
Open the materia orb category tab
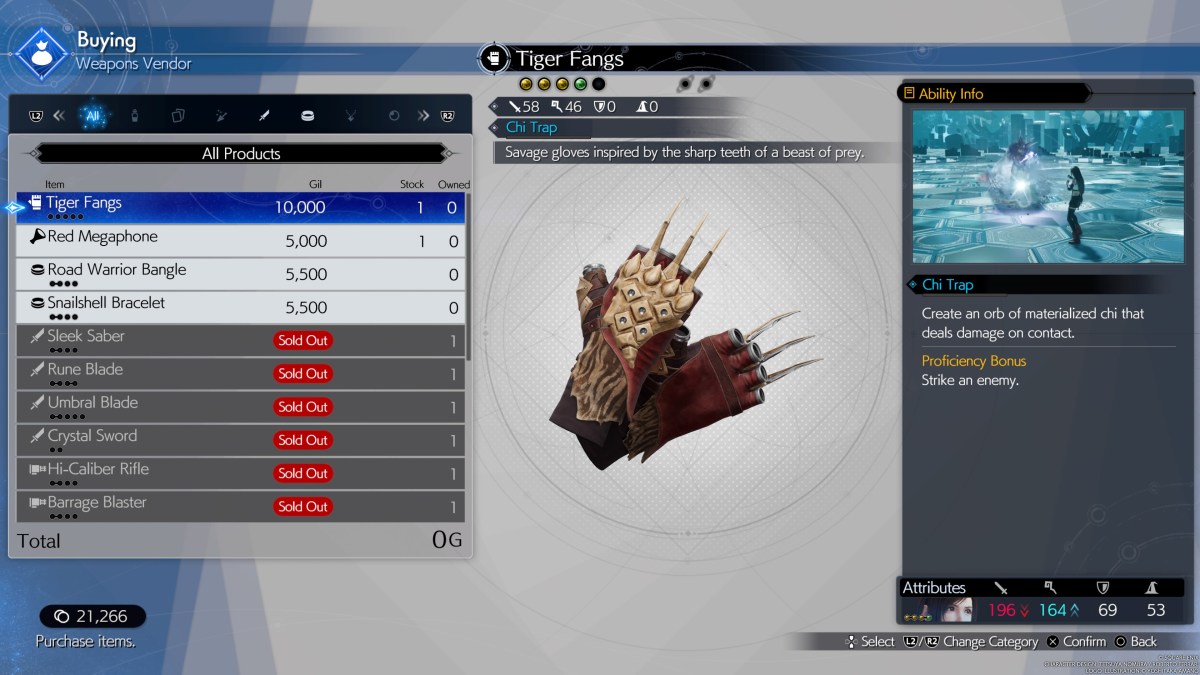coord(394,116)
